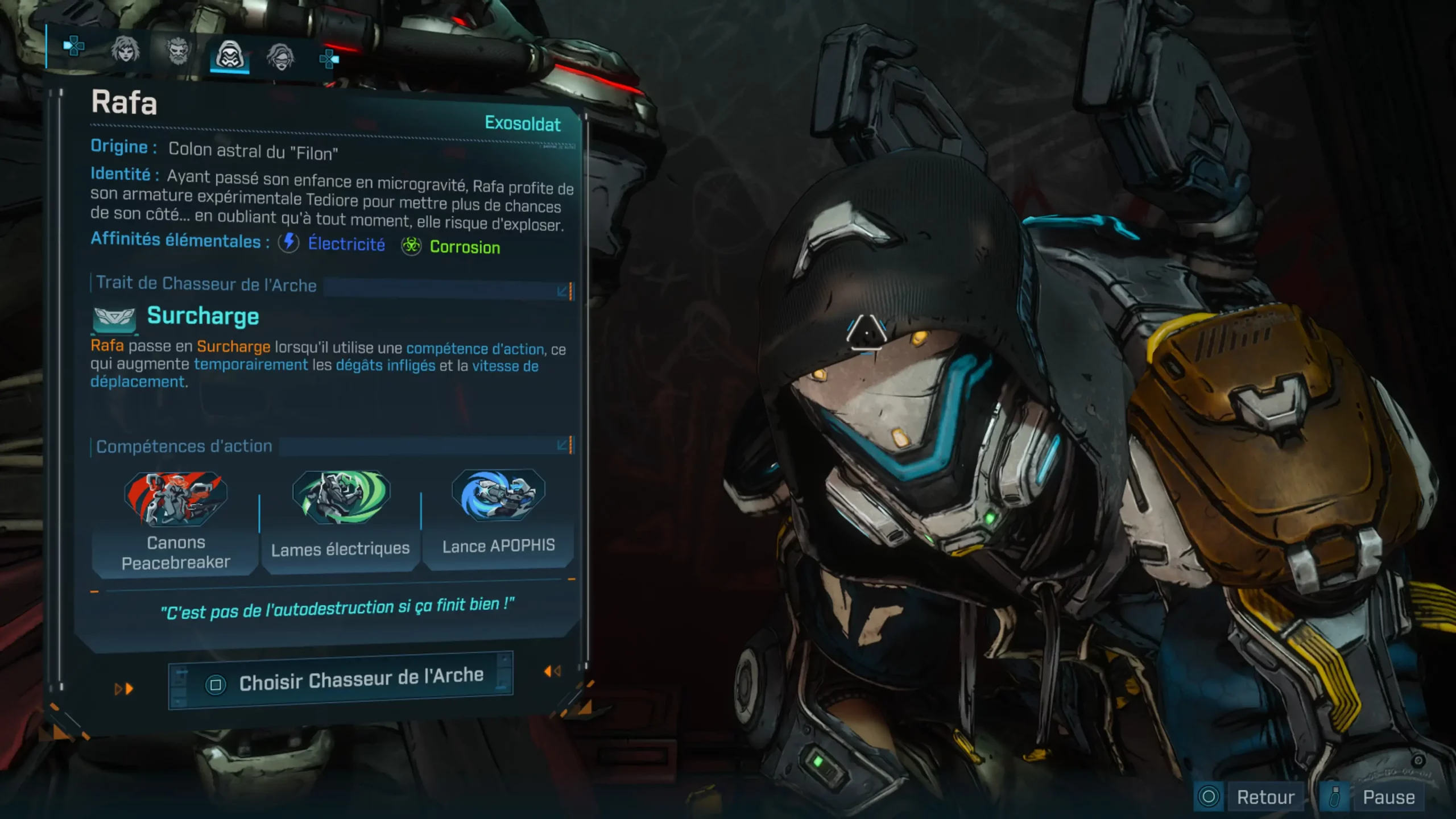Image resolution: width=1456 pixels, height=819 pixels.
Task: Select the messy-haired woman character tab
Action: [x=125, y=50]
